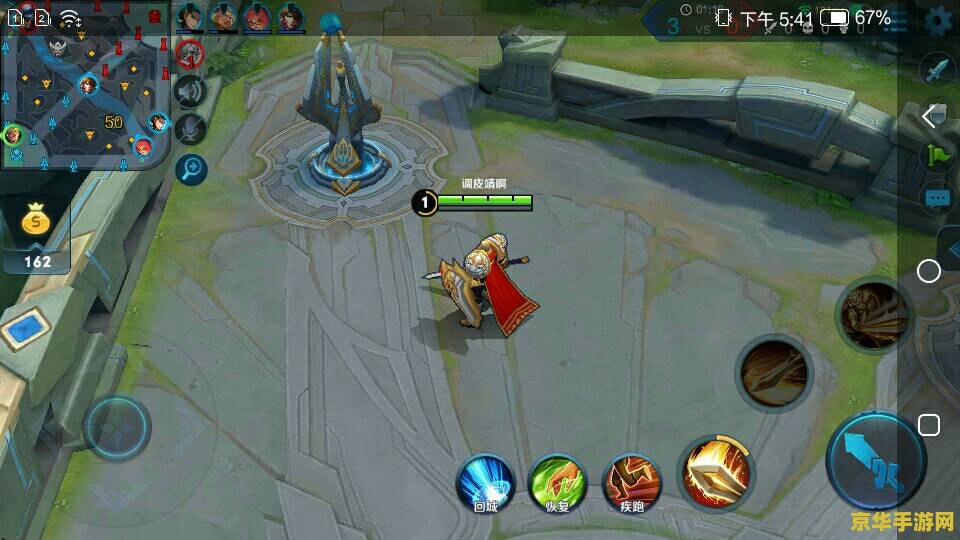Trigger the 疾跑 sprint spell
This screenshot has width=960, height=540.
[631, 481]
